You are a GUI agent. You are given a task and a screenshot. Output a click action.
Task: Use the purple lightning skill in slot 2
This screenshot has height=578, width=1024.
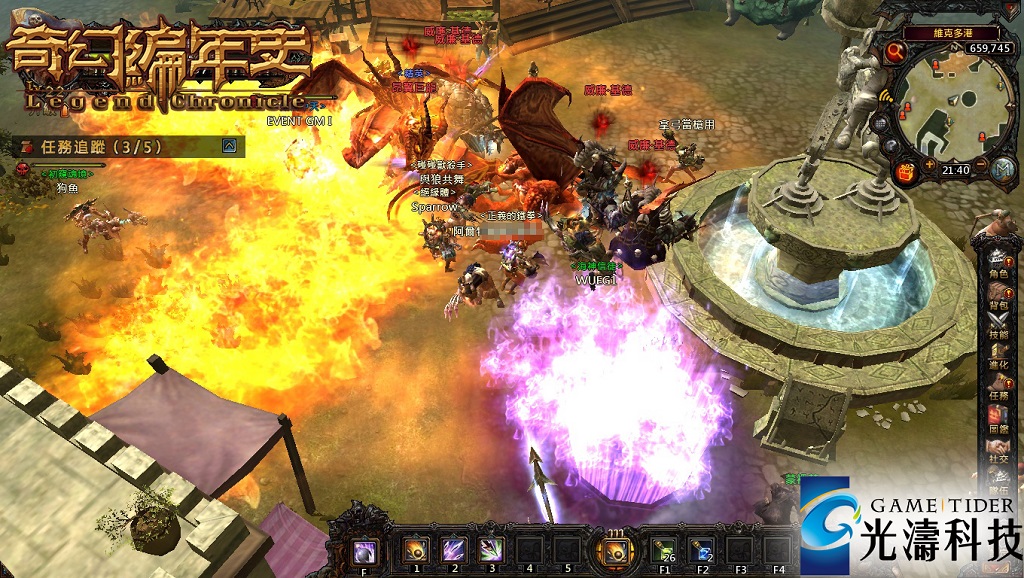(x=453, y=548)
